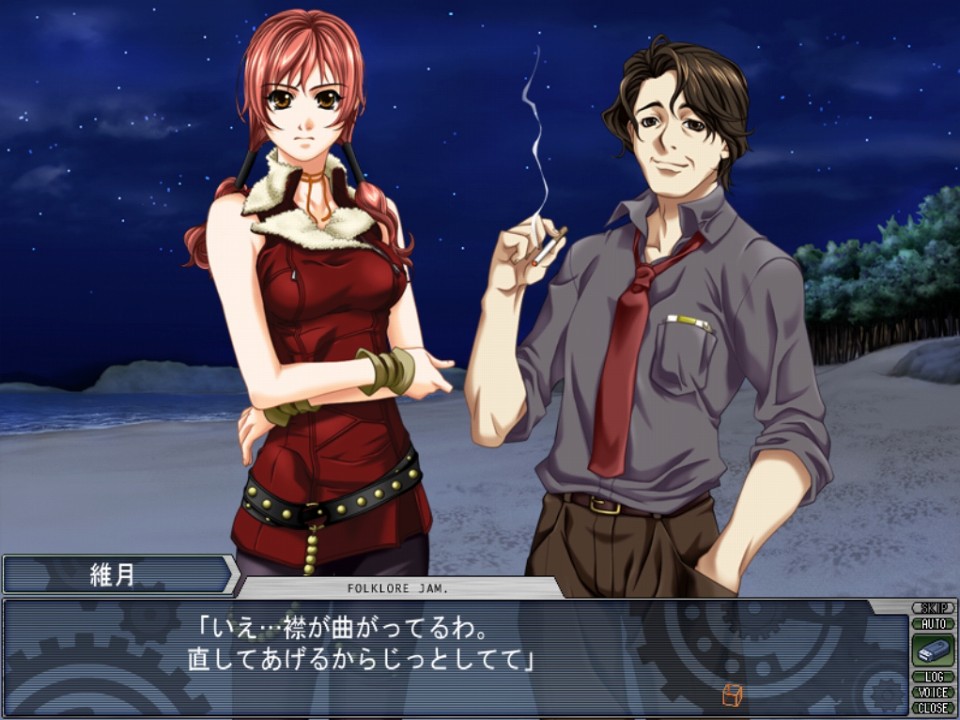Screen dimensions: 960x720
Task: Skip ahead with the SKIP button
Action: click(932, 608)
